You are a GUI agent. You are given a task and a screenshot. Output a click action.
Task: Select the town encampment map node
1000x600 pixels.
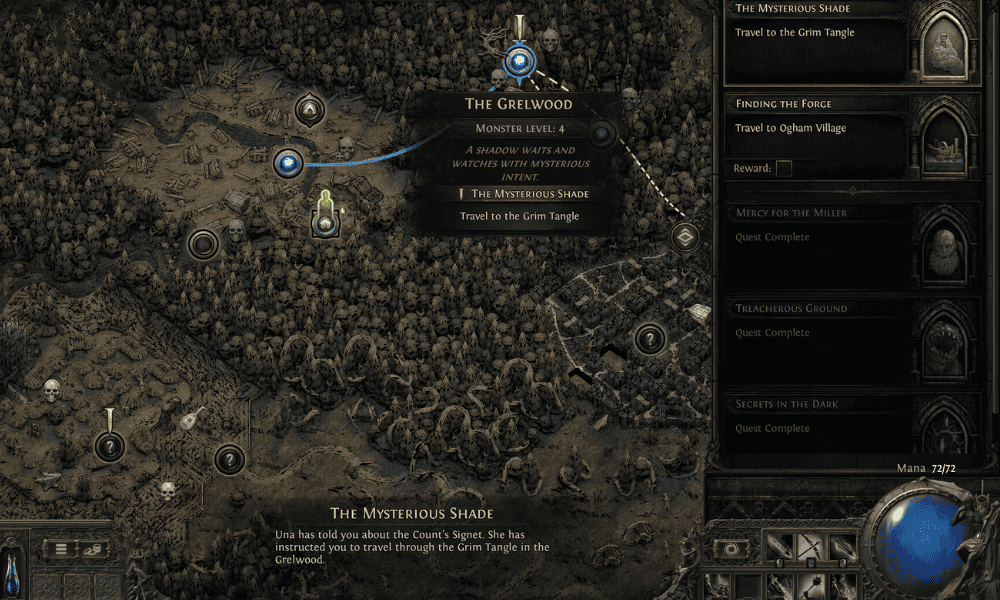click(x=309, y=108)
